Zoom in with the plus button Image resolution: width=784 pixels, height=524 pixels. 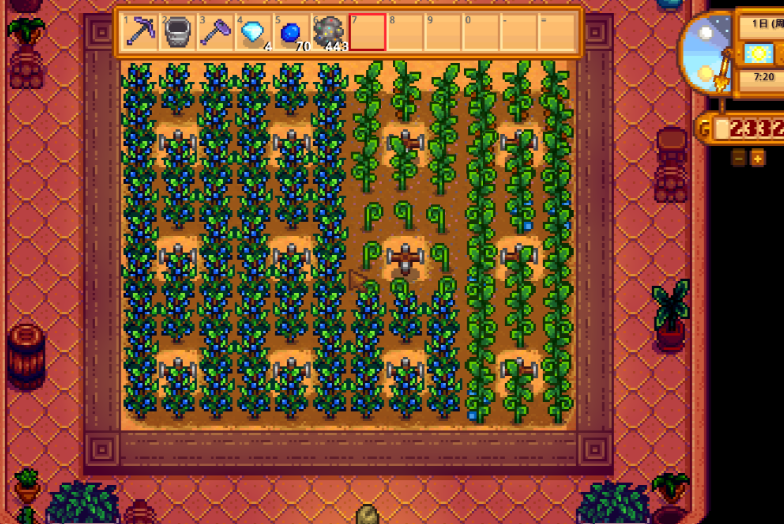[x=757, y=158]
